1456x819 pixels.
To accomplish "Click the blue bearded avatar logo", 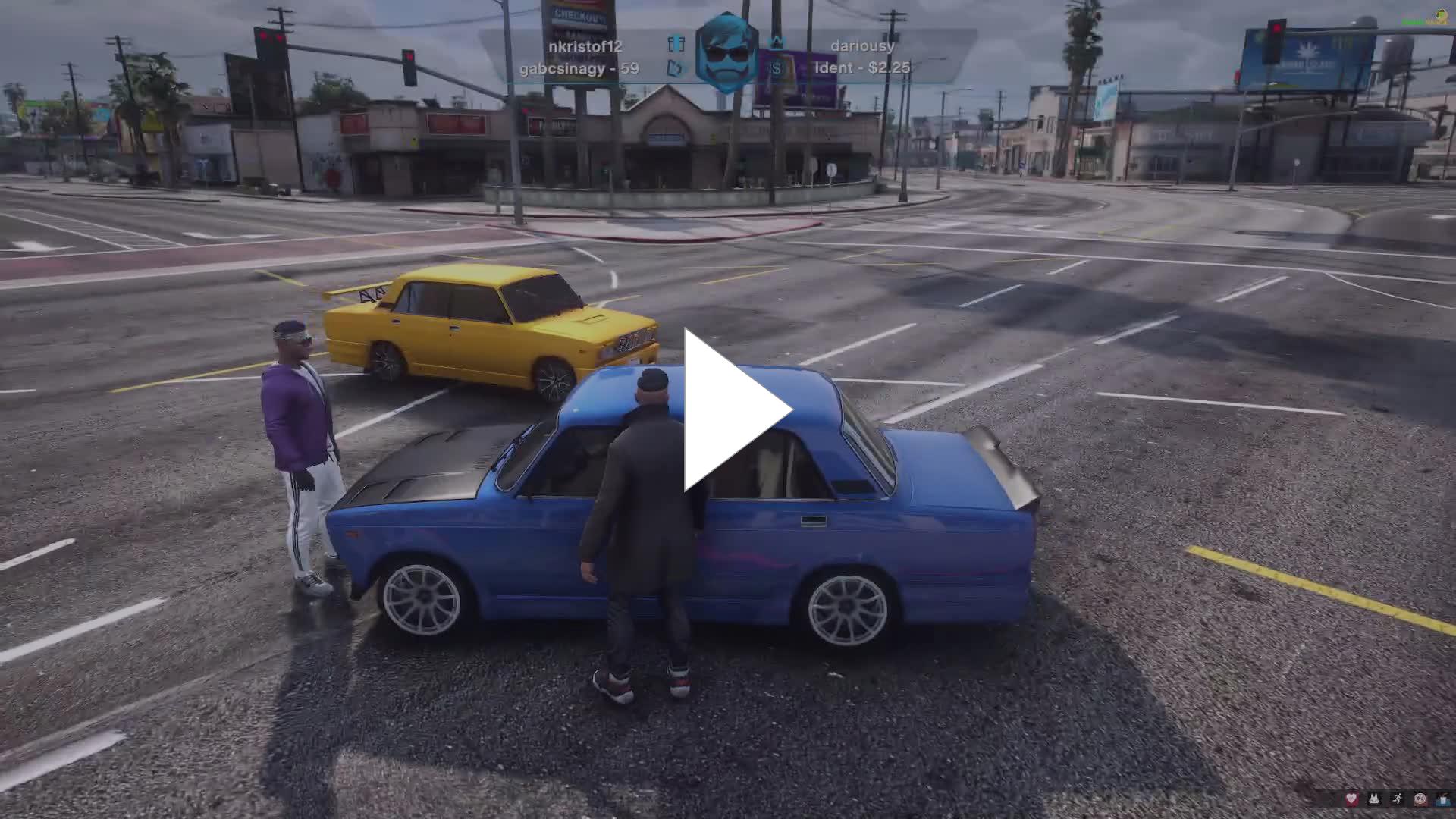I will pyautogui.click(x=726, y=53).
